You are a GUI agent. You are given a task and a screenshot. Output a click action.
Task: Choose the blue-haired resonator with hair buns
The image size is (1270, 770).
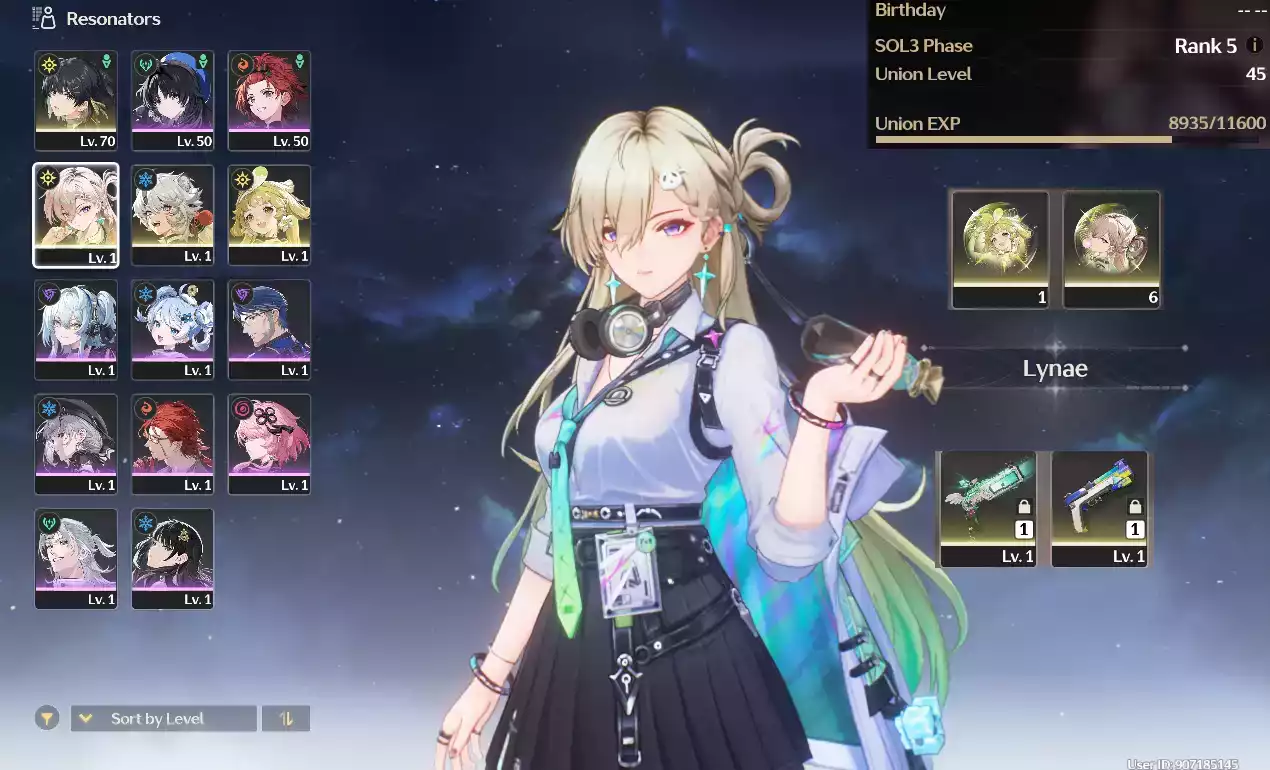[172, 329]
